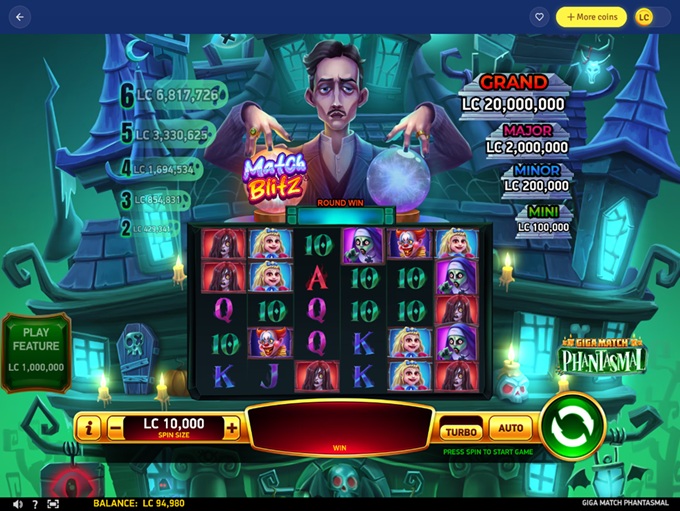Decrease spin size with the minus button

[115, 428]
